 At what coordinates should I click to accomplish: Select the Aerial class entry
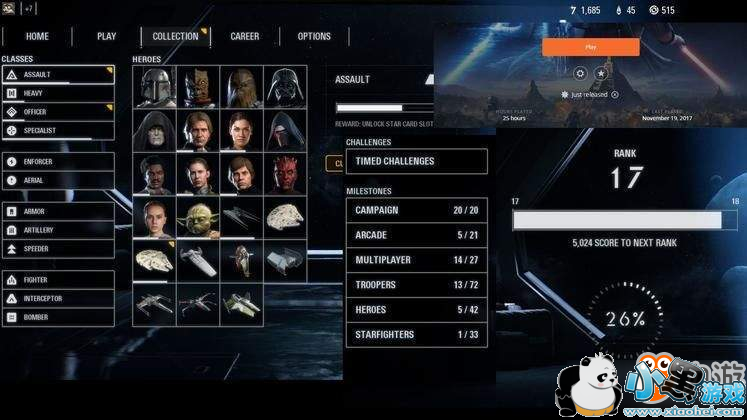click(x=57, y=180)
